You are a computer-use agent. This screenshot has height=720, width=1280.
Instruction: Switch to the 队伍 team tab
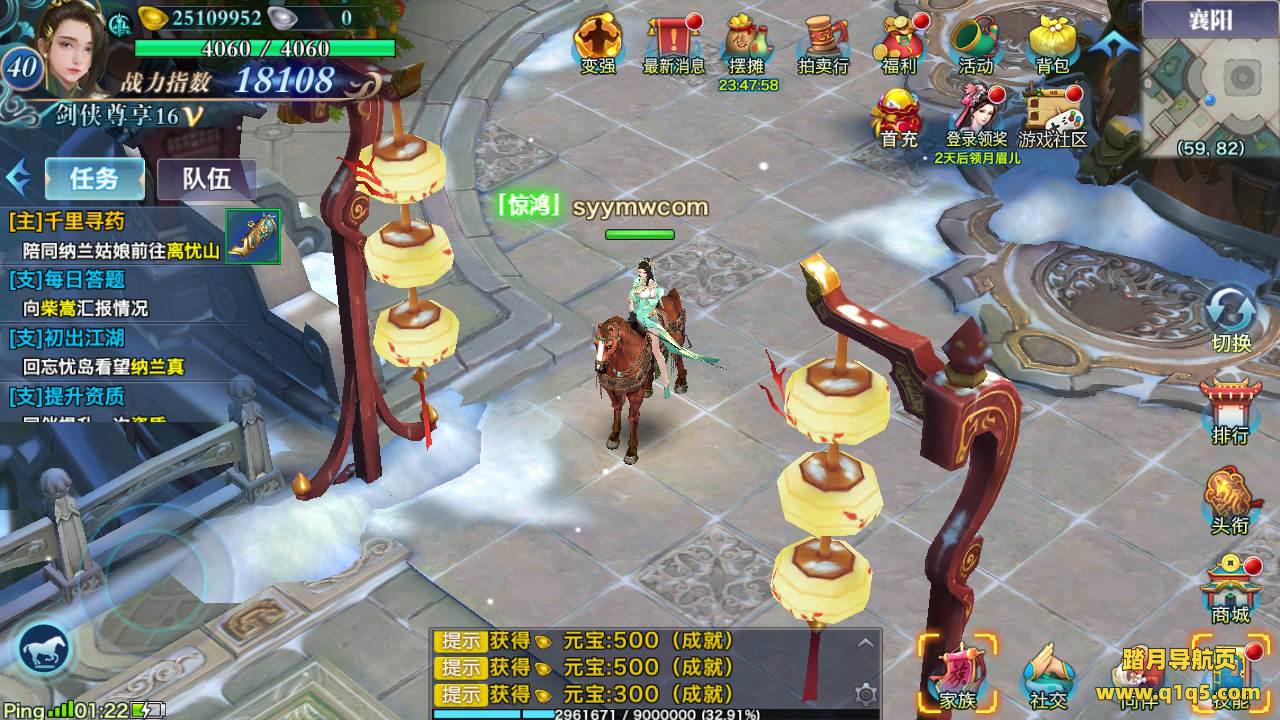pos(206,178)
